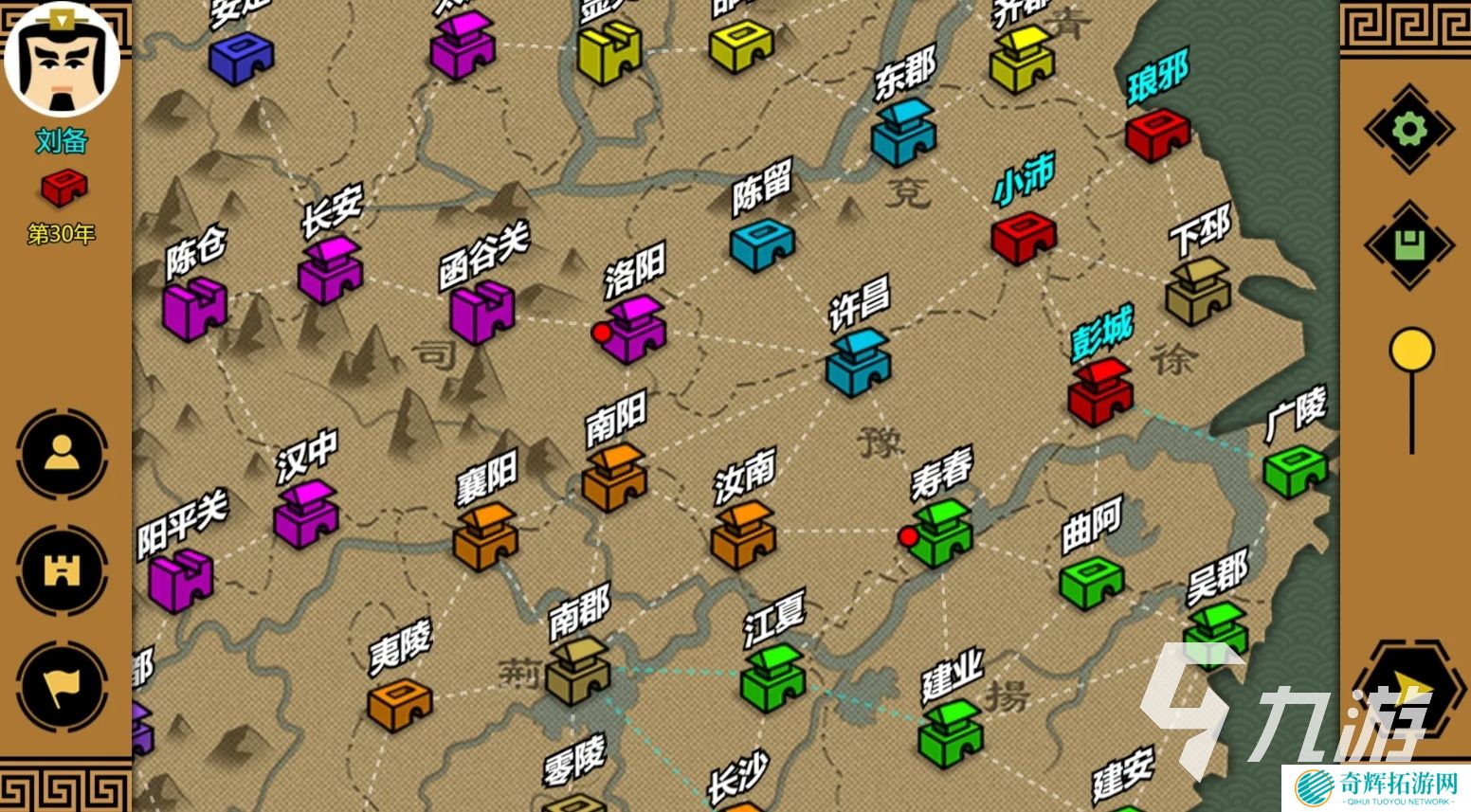Viewport: 1471px width, 812px height.
Task: Select the red castle at Xiaopei
Action: point(1026,237)
